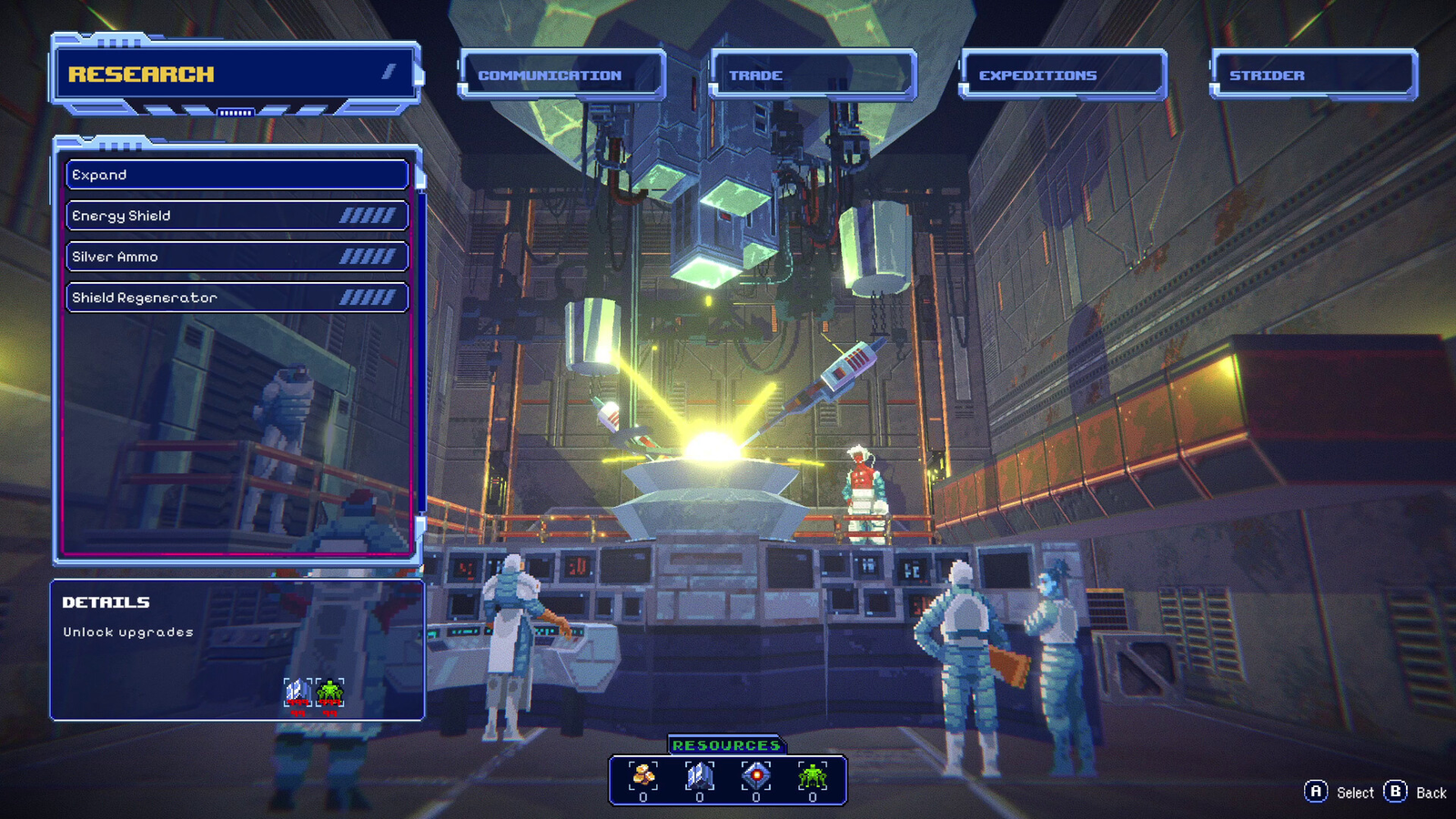The width and height of the screenshot is (1456, 819).
Task: Select the green alien resource icon
Action: (812, 776)
